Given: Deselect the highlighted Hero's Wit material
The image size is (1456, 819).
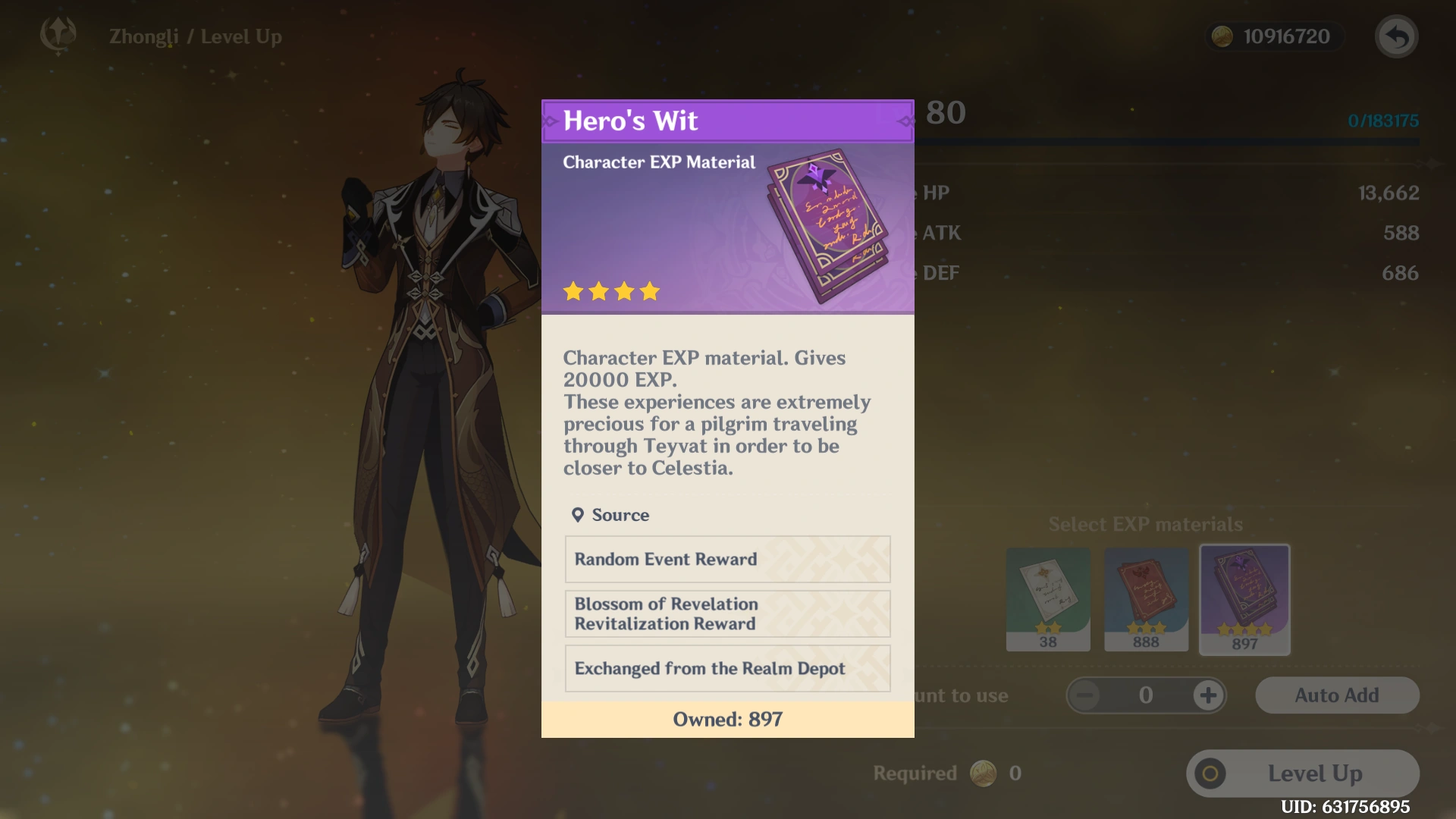Looking at the screenshot, I should coord(1244,599).
